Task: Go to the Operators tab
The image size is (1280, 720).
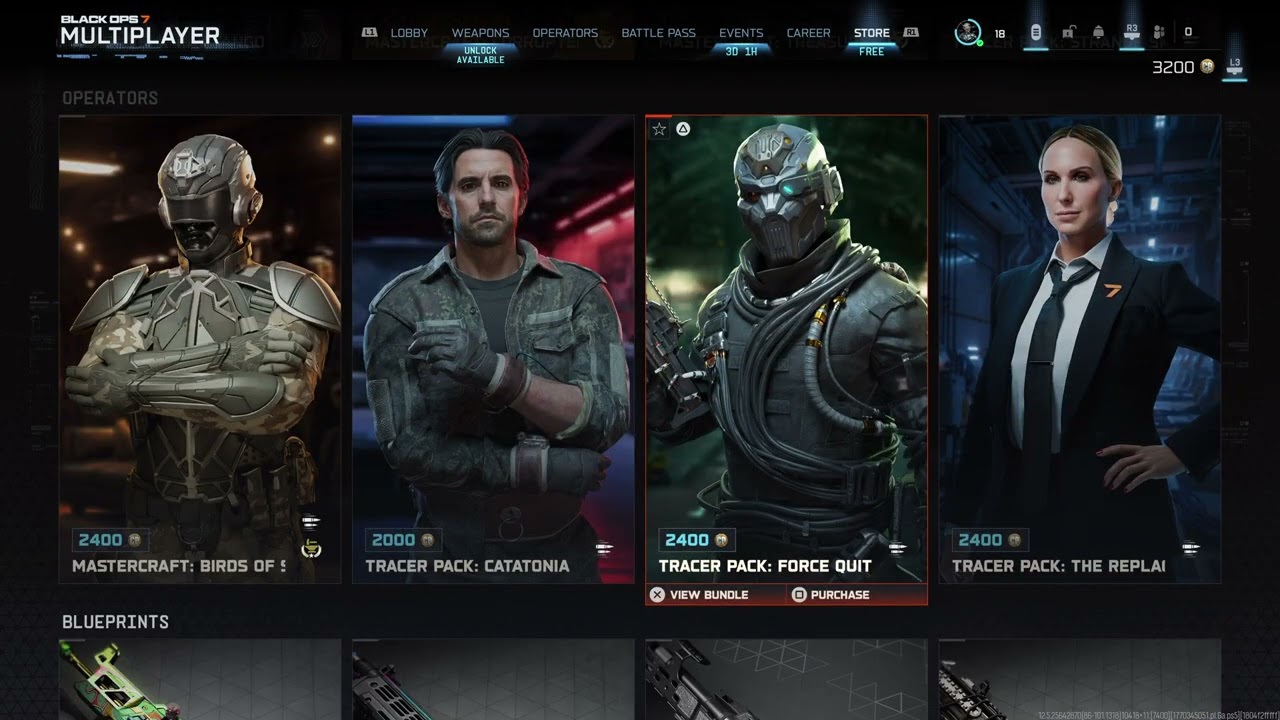Action: coord(565,33)
